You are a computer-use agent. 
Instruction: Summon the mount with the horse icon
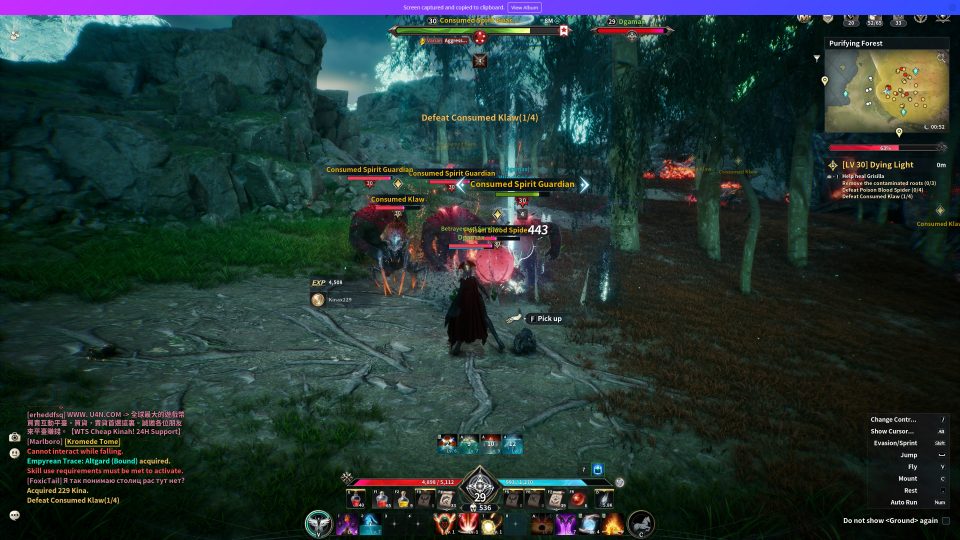point(641,522)
